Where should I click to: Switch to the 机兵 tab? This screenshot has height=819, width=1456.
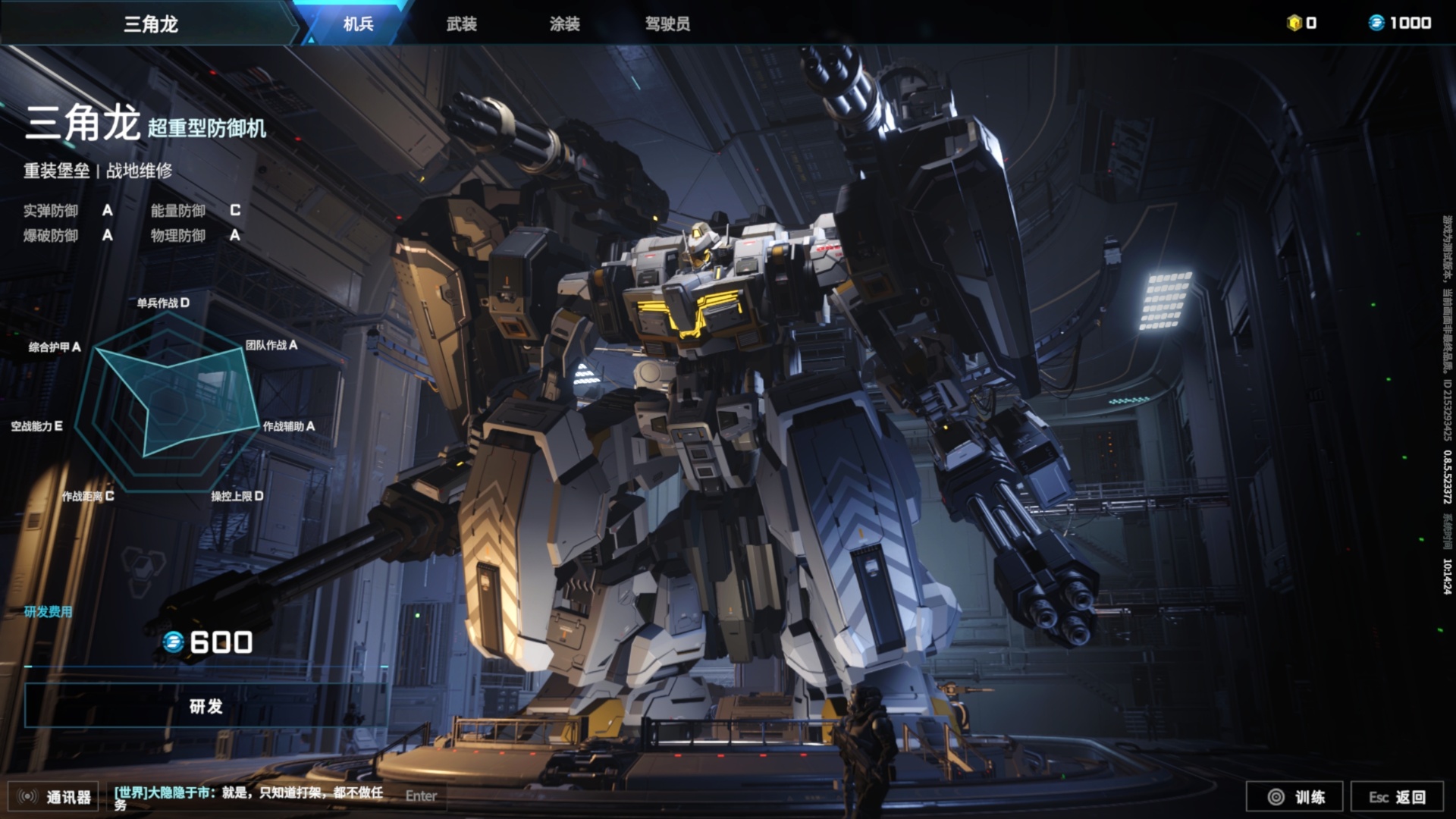click(358, 24)
